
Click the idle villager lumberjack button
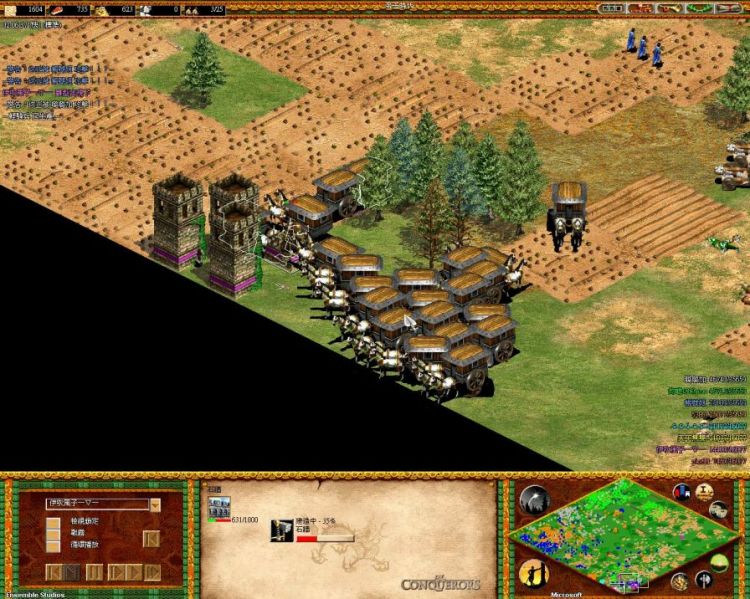[533, 574]
